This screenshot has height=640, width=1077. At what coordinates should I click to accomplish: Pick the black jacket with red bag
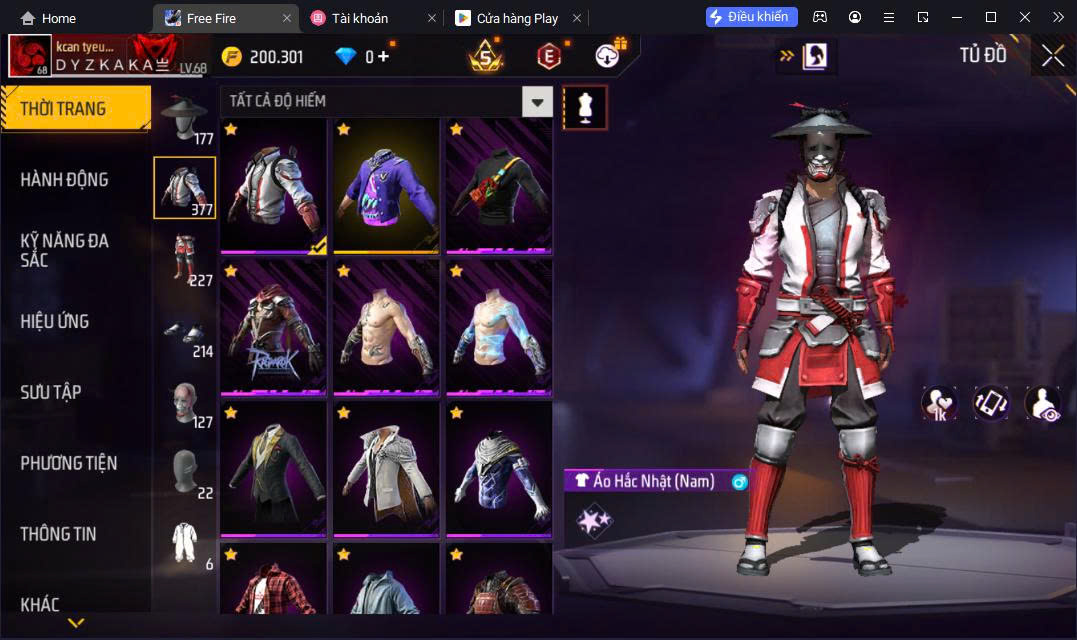click(499, 186)
